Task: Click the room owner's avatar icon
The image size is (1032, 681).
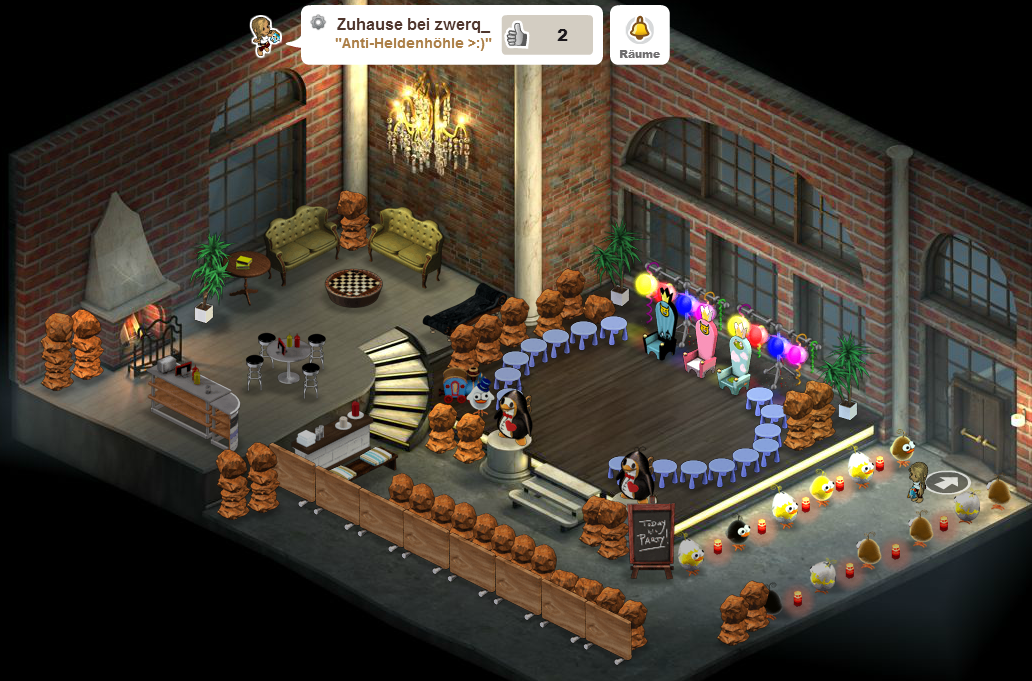Action: click(264, 35)
